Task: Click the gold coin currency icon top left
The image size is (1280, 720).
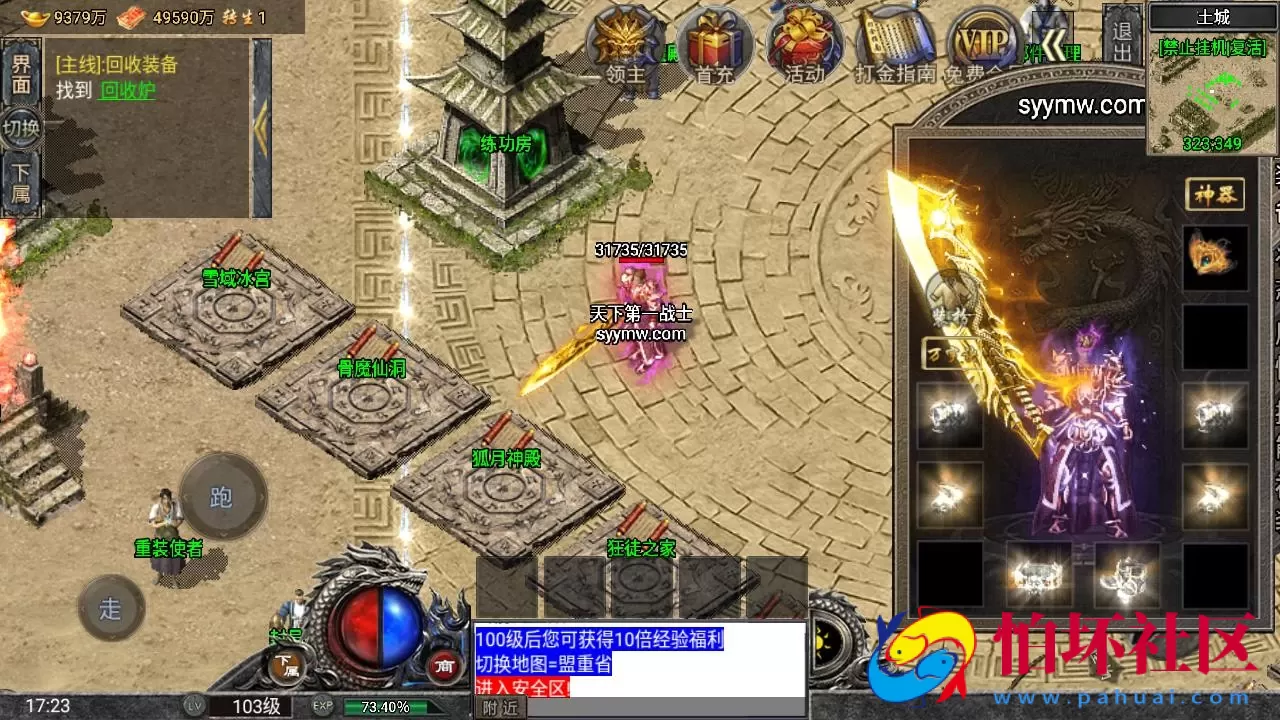Action: point(35,17)
